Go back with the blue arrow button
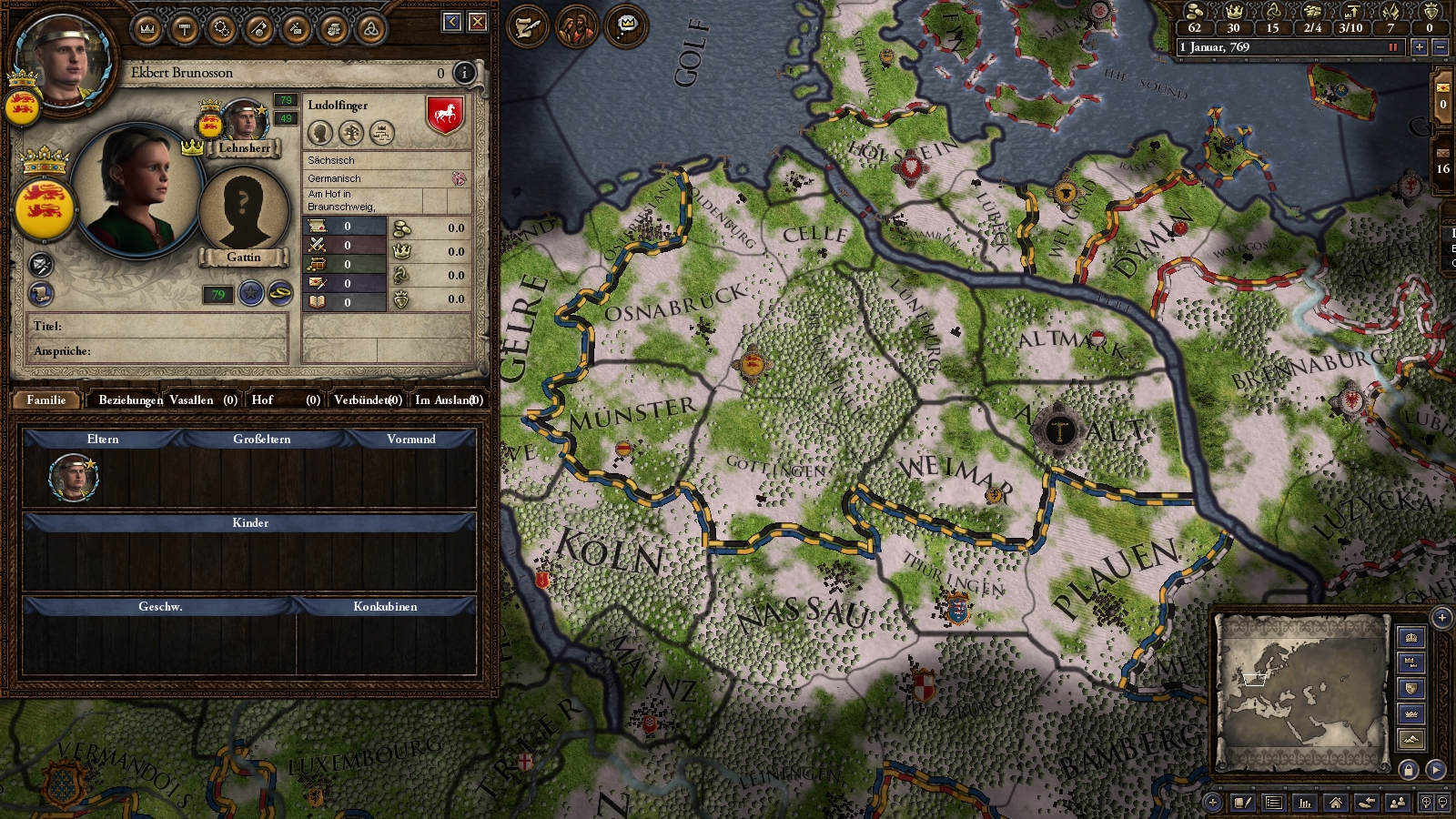The width and height of the screenshot is (1456, 819). click(452, 22)
